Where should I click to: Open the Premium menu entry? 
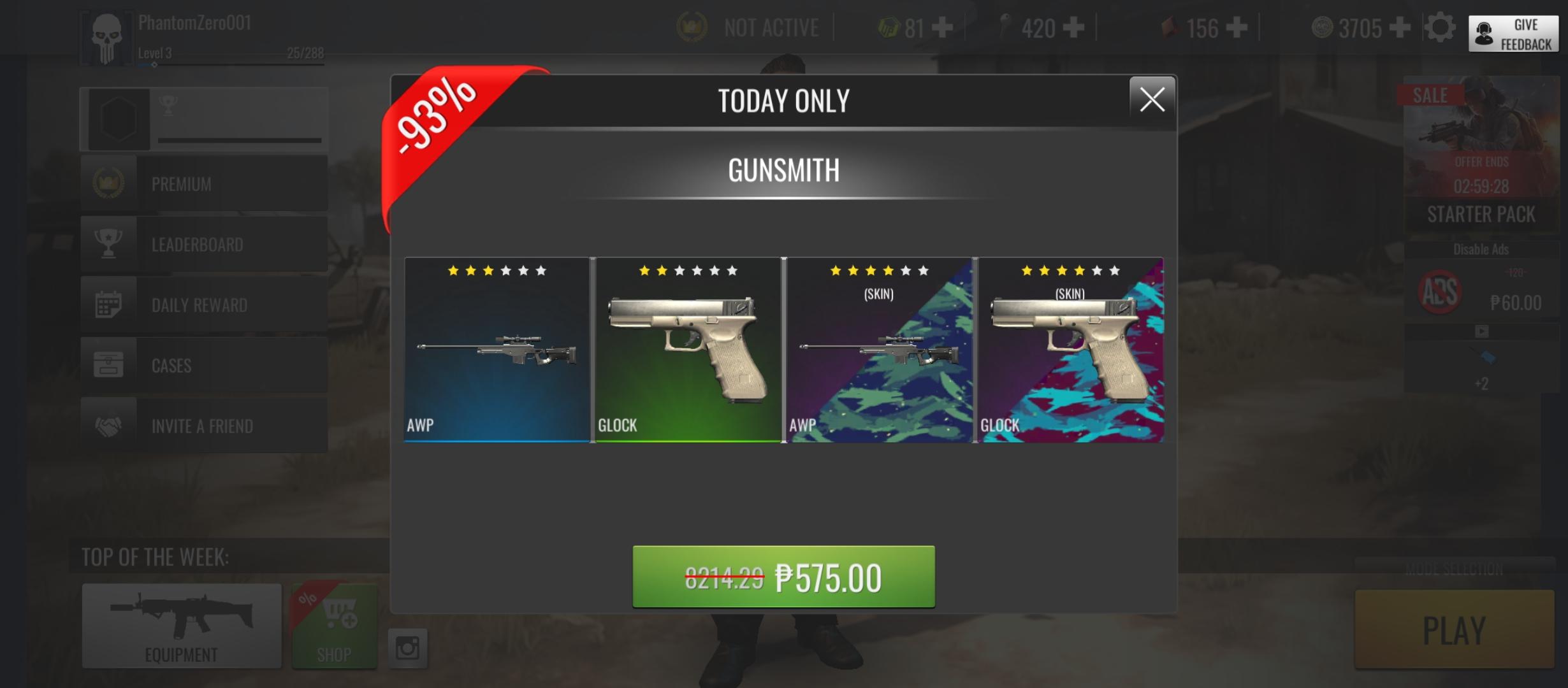204,183
